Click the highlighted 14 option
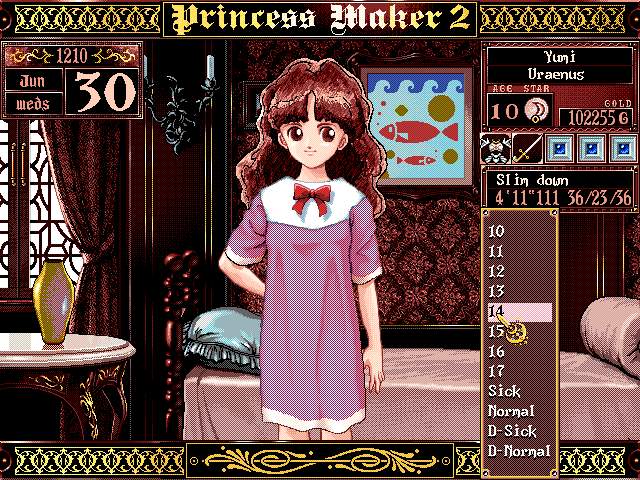Viewport: 640px width, 480px height. (x=518, y=311)
